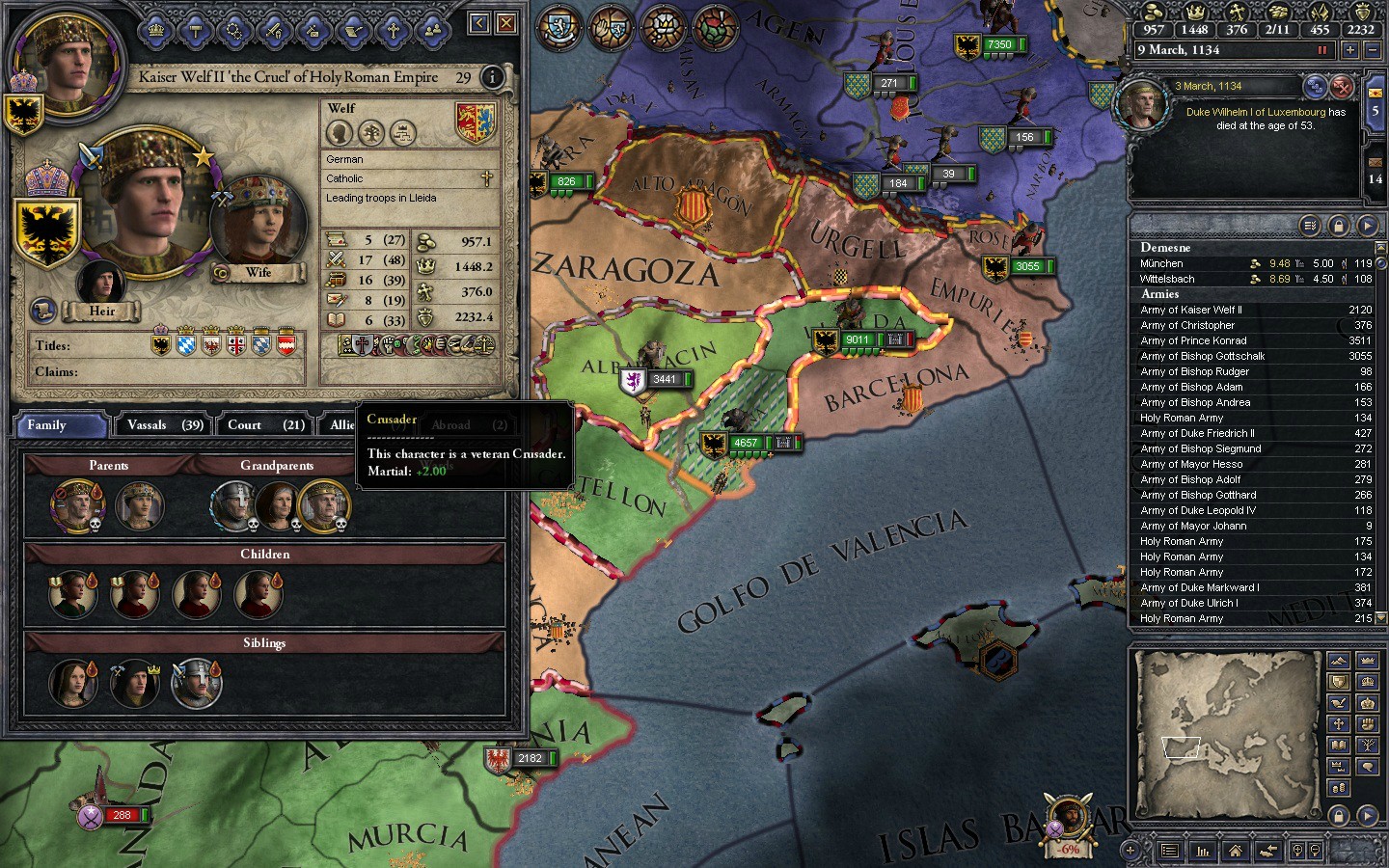1389x868 pixels.
Task: Close the character panel
Action: coord(505,22)
